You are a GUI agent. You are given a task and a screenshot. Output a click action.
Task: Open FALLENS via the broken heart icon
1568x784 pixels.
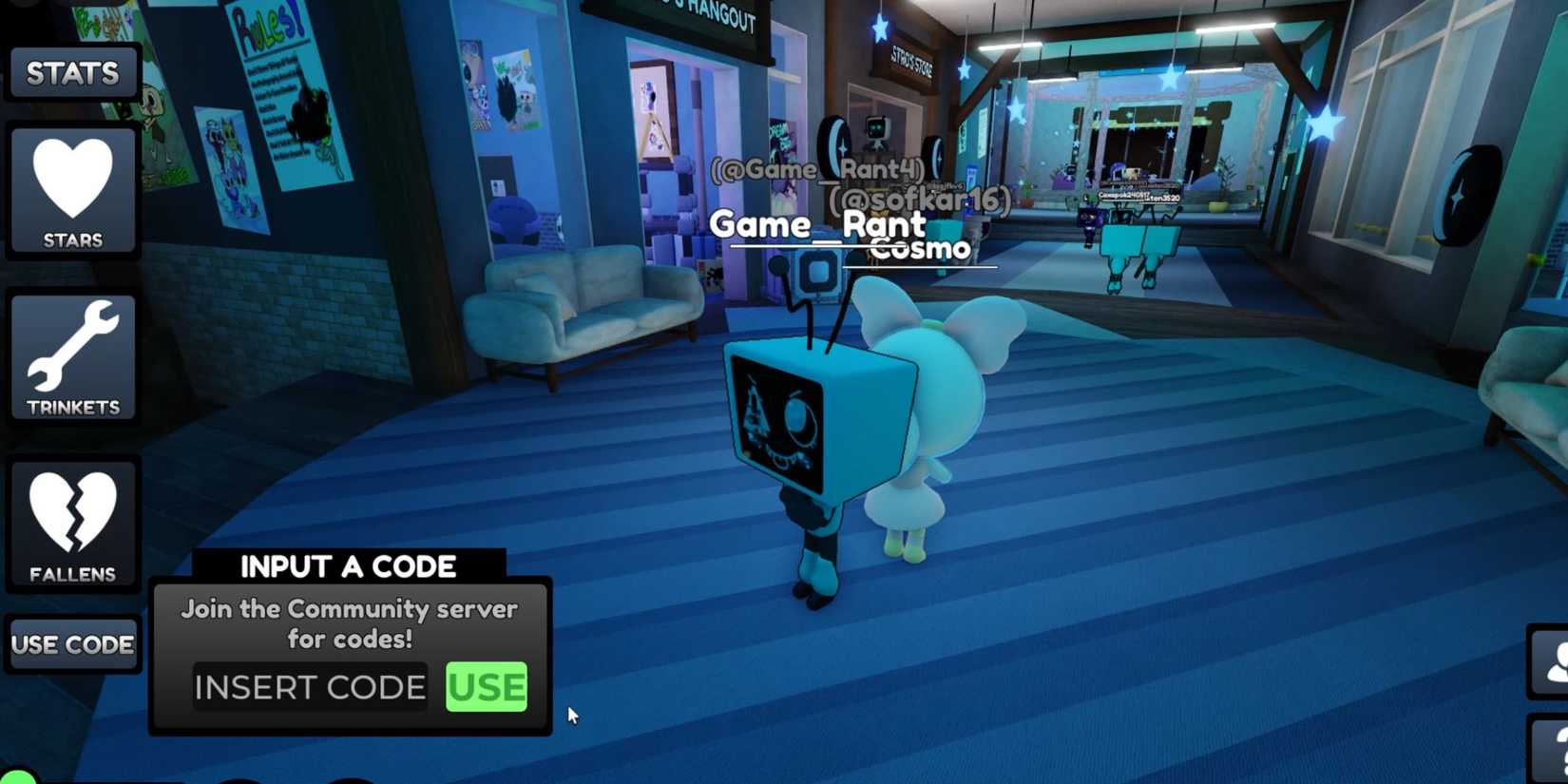click(x=72, y=523)
